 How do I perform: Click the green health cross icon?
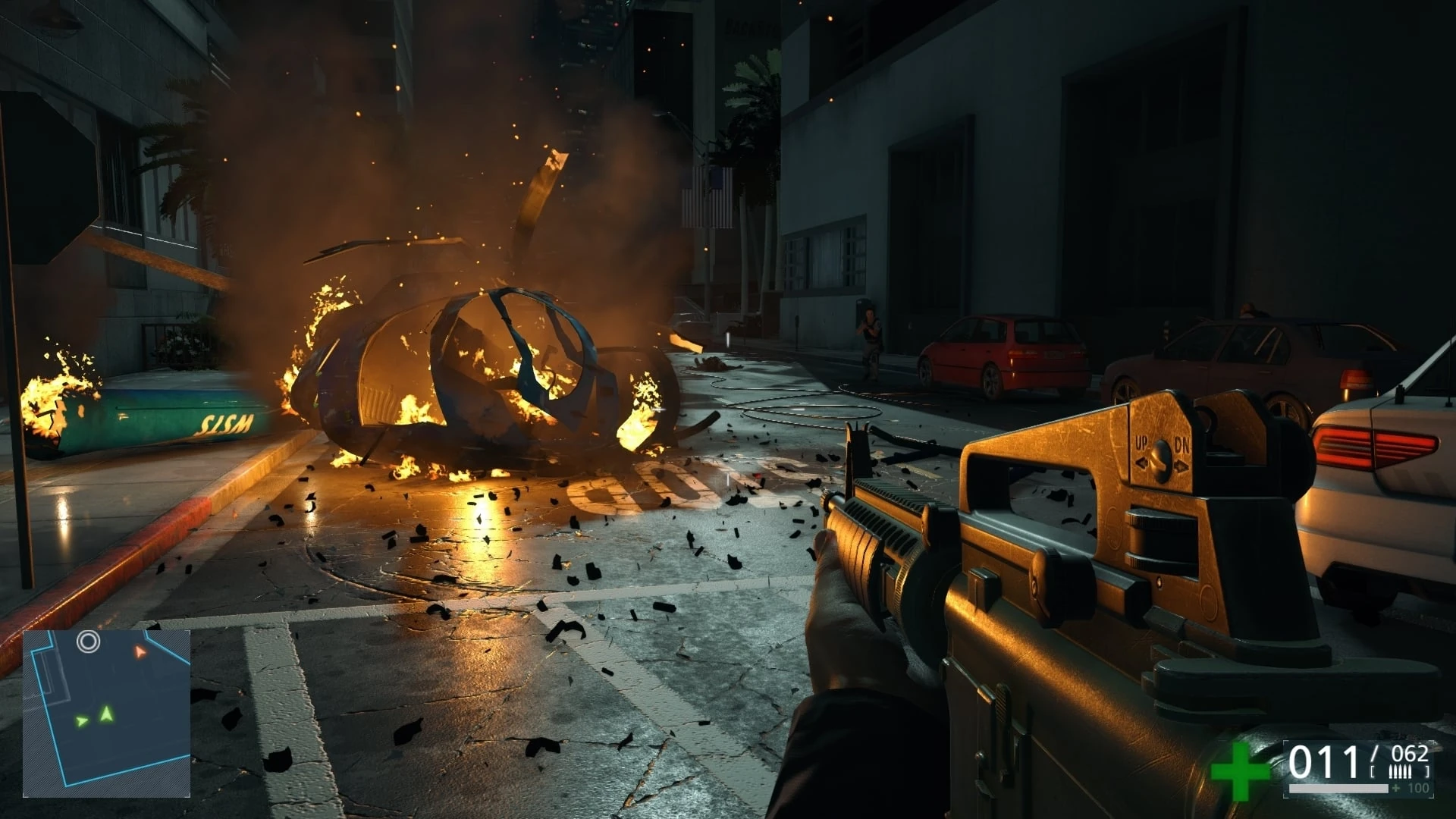coord(1239,771)
